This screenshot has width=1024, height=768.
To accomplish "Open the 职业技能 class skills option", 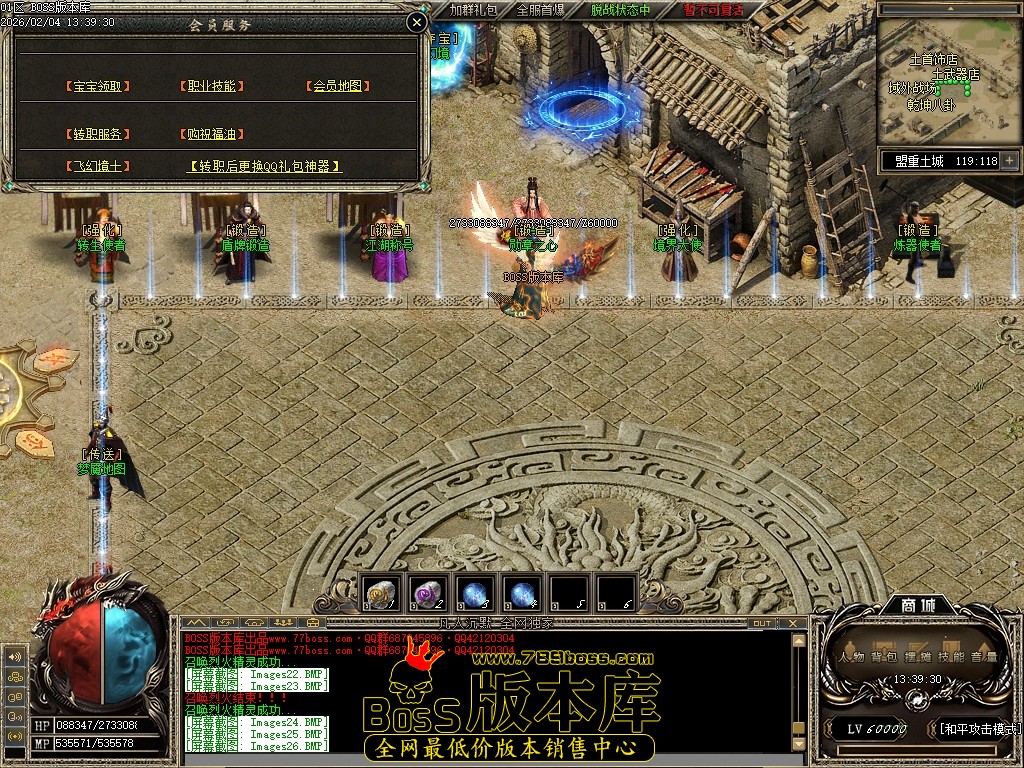I will (x=212, y=87).
